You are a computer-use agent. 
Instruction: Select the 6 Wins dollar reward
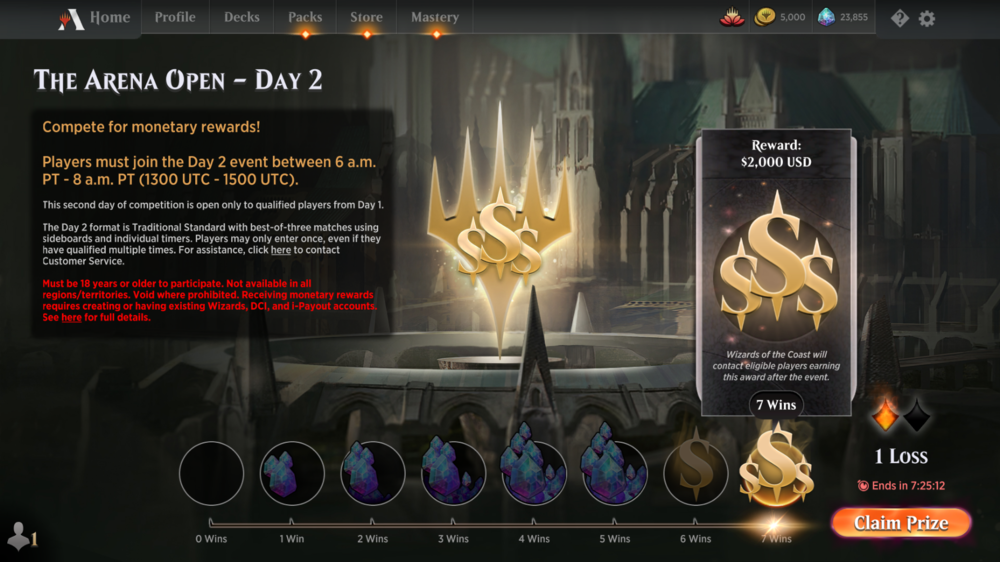point(695,473)
